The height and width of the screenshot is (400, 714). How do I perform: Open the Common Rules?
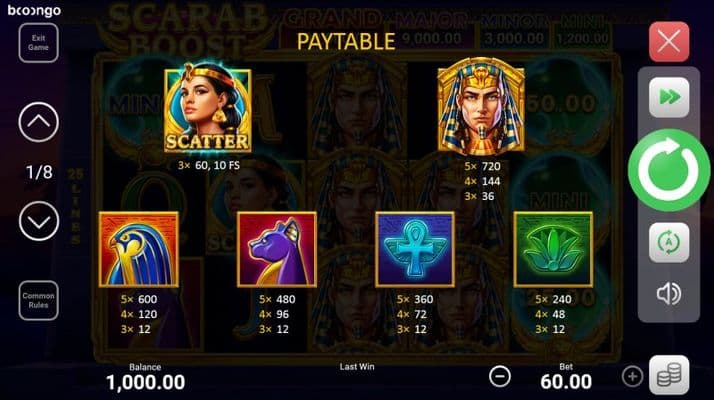pyautogui.click(x=39, y=300)
